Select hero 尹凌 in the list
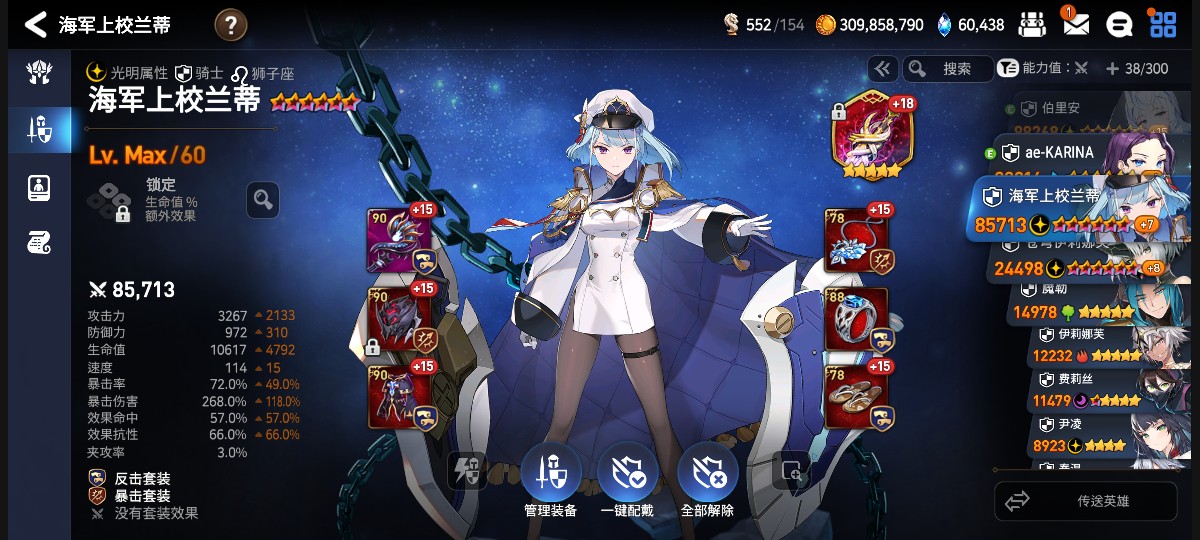 pyautogui.click(x=1100, y=434)
